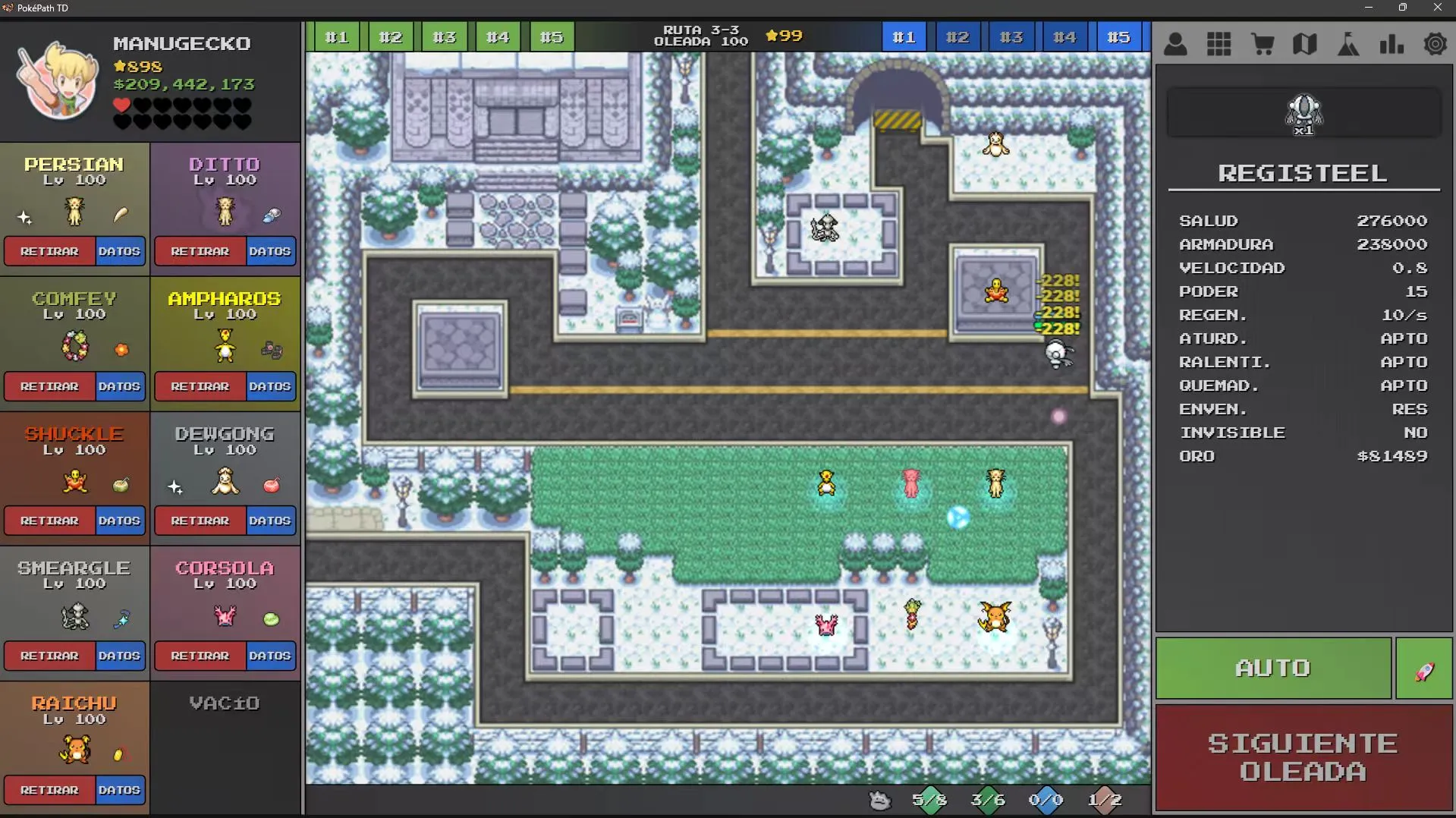Open the settings gear icon

pyautogui.click(x=1435, y=44)
